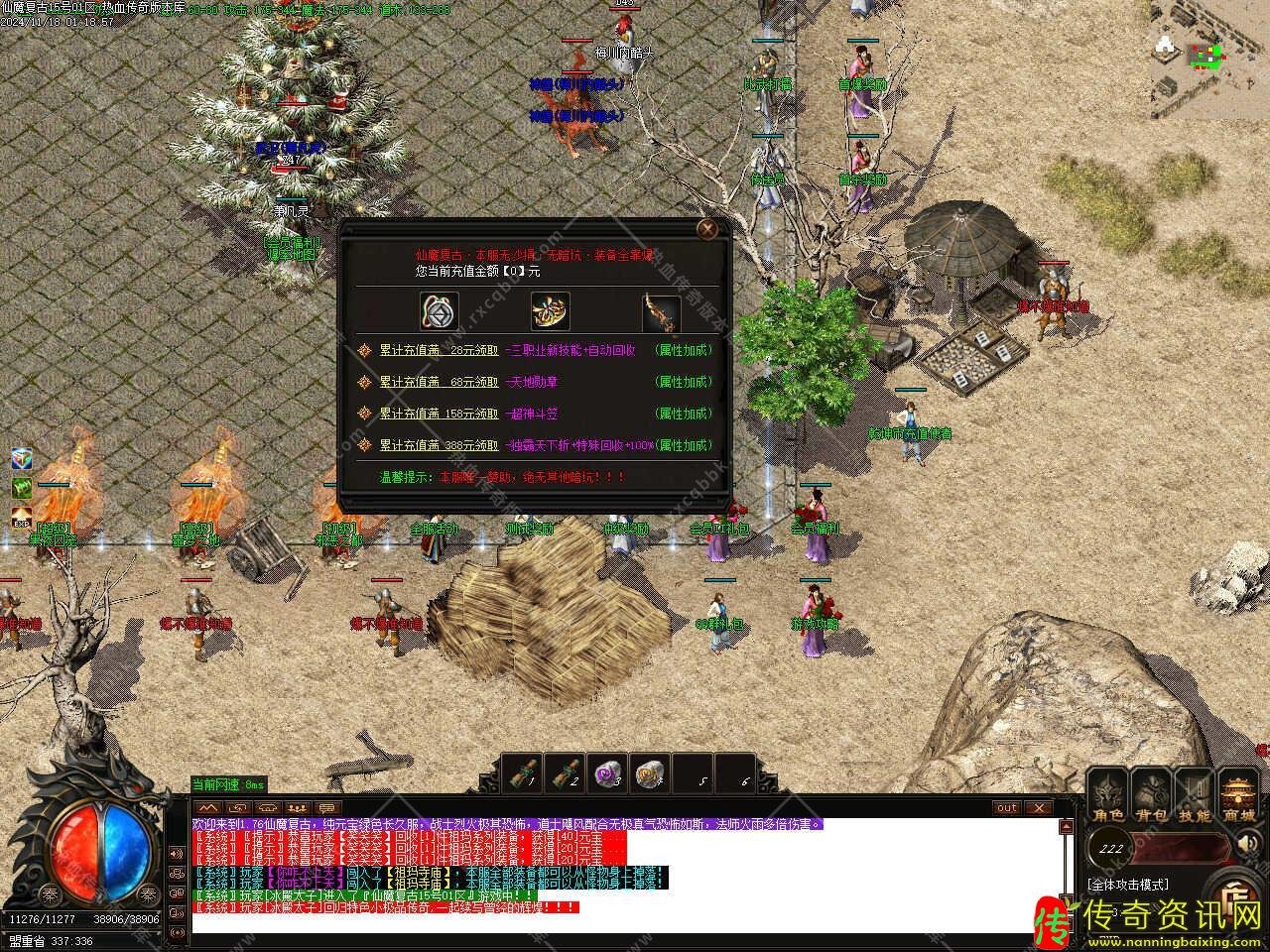Select the golden bamboo hat reward icon
The height and width of the screenshot is (952, 1270).
point(550,309)
